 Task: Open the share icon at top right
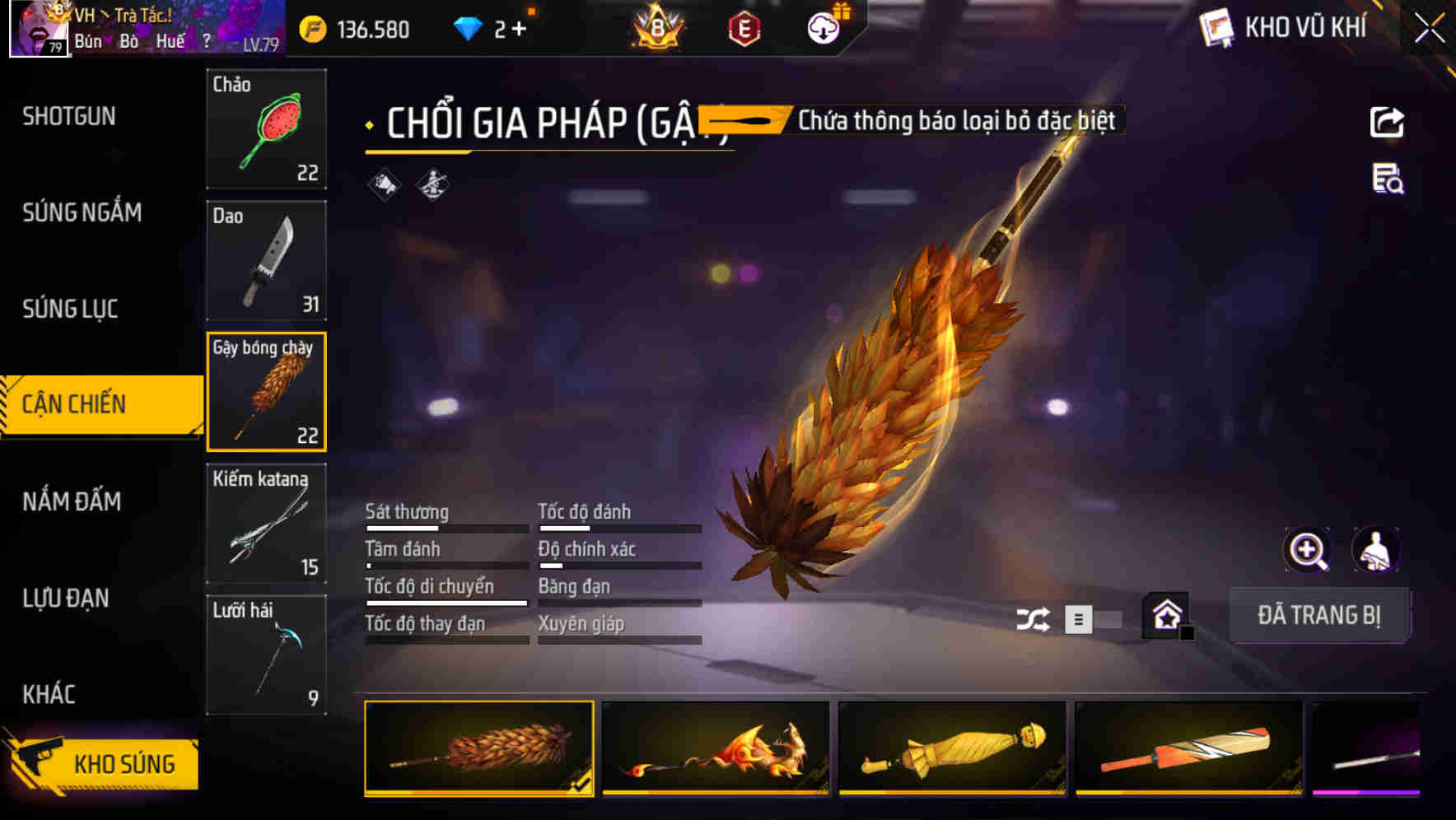point(1388,121)
